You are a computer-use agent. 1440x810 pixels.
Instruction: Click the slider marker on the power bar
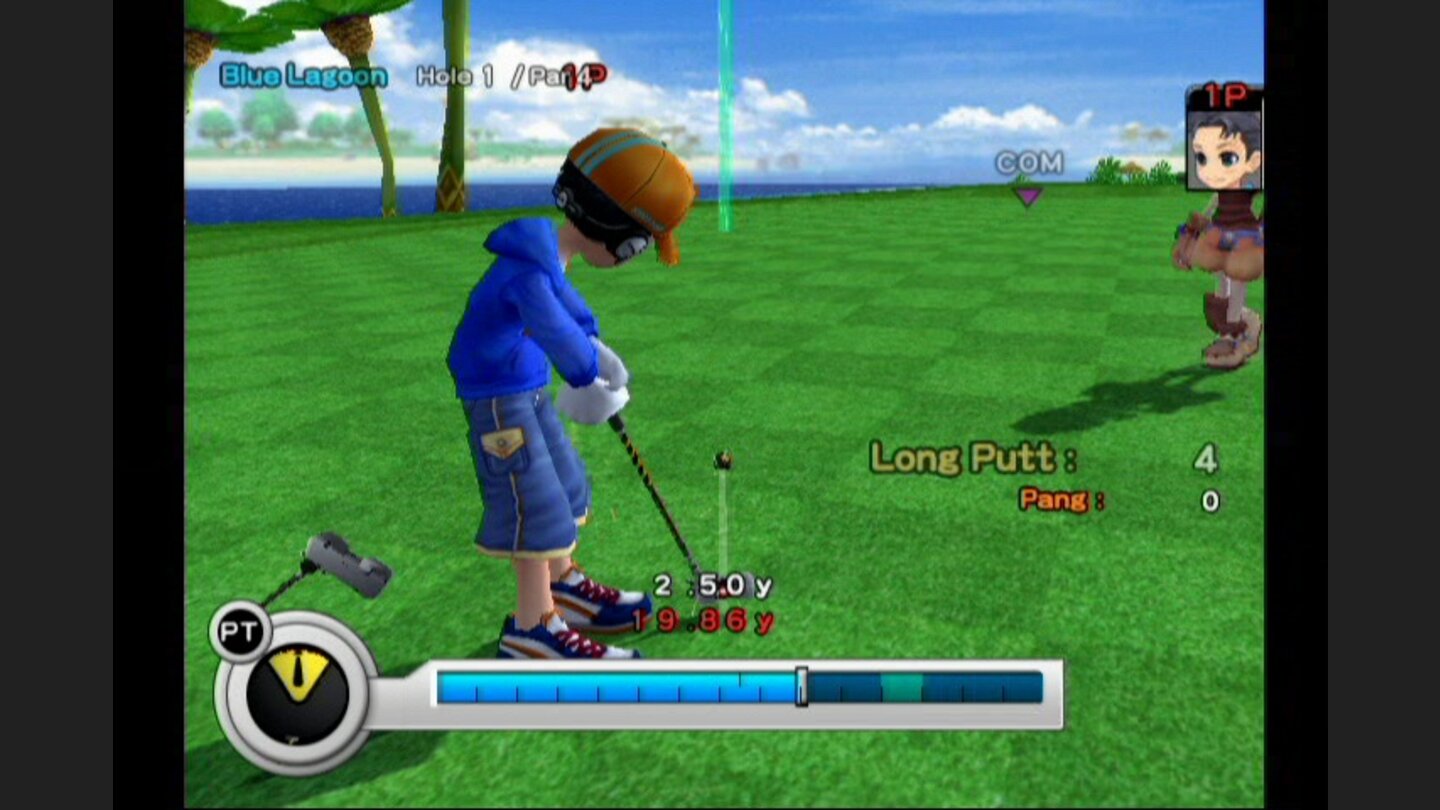(x=800, y=685)
